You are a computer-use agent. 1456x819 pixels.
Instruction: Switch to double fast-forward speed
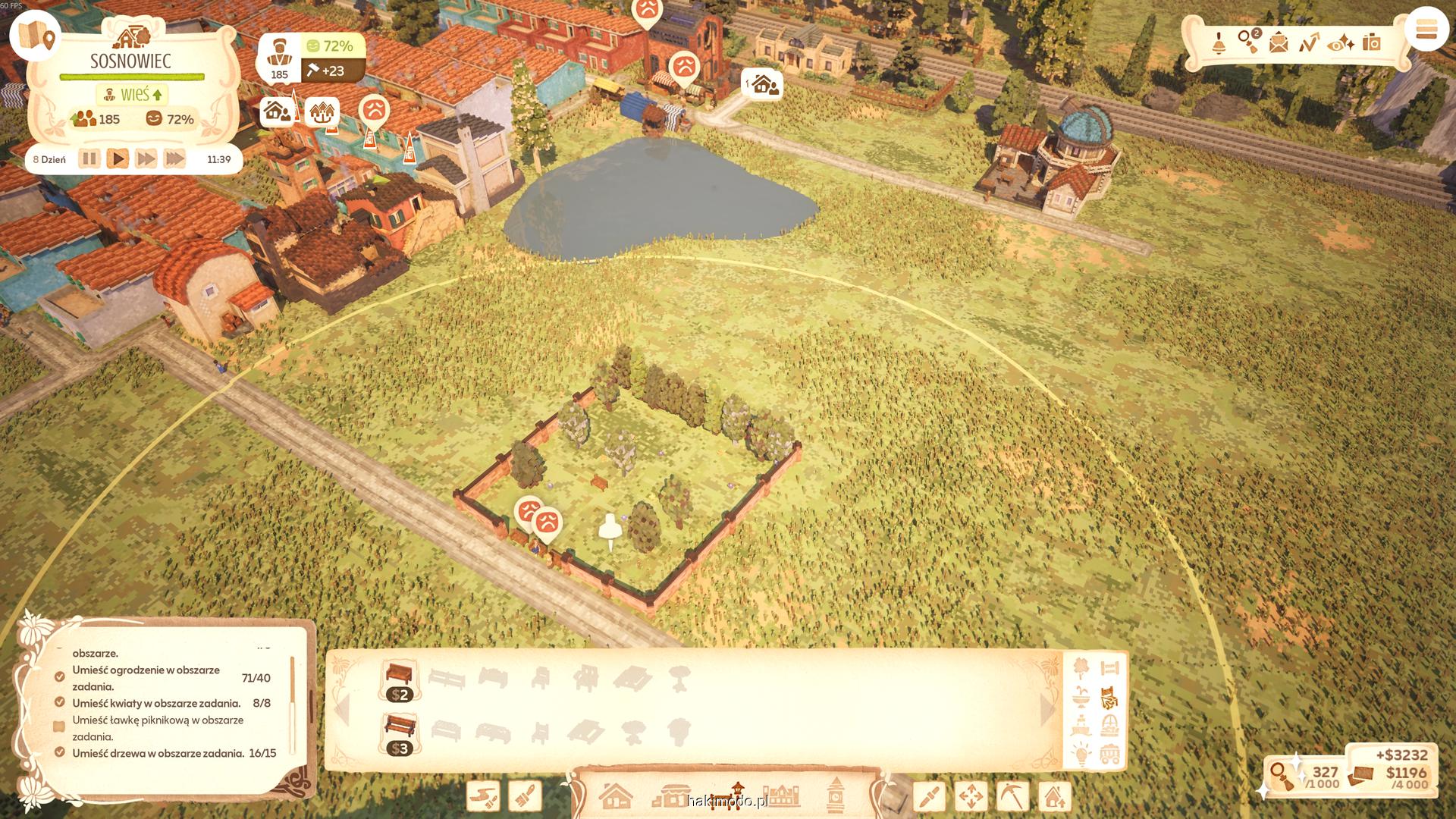click(146, 159)
